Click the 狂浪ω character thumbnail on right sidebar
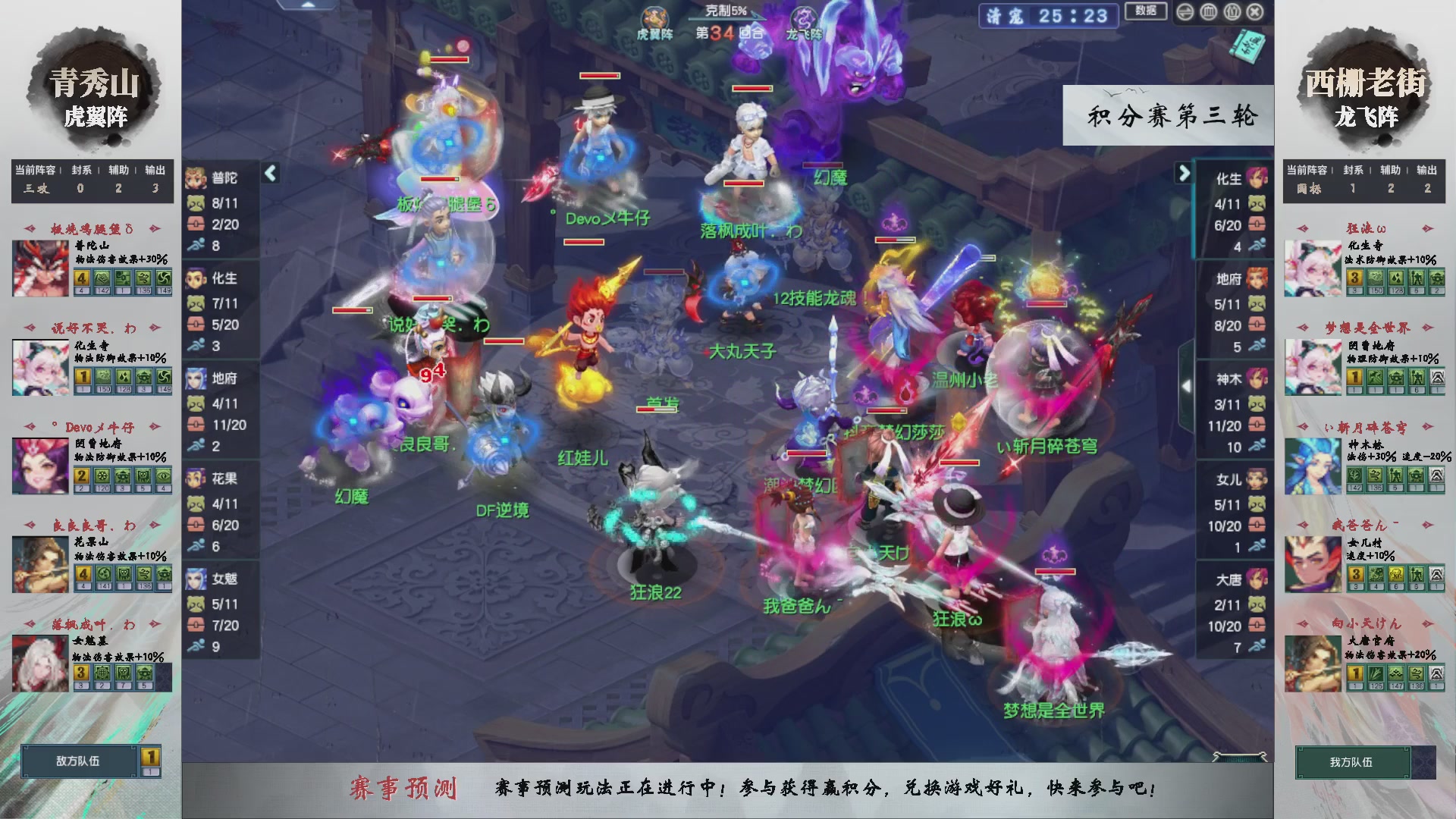 click(x=1314, y=268)
